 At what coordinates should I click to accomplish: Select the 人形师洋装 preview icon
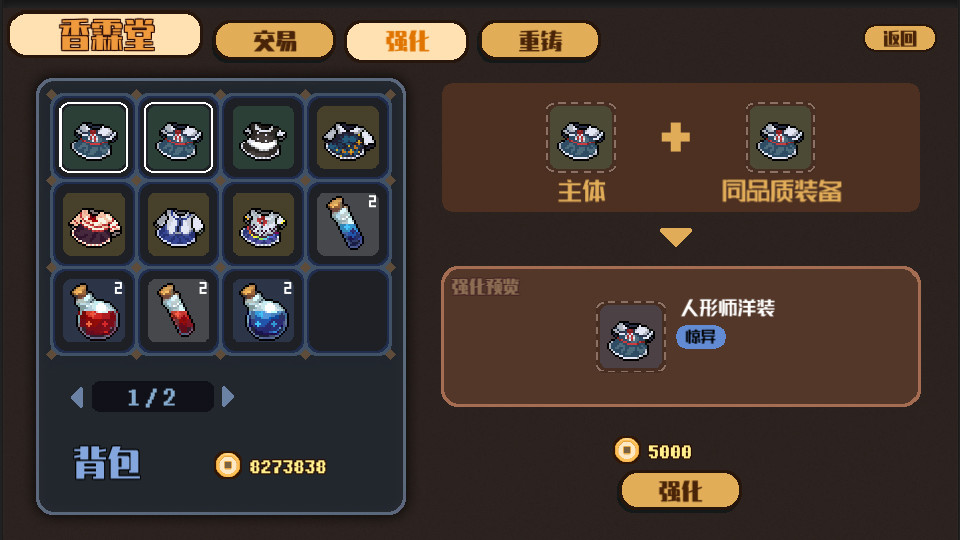click(631, 337)
